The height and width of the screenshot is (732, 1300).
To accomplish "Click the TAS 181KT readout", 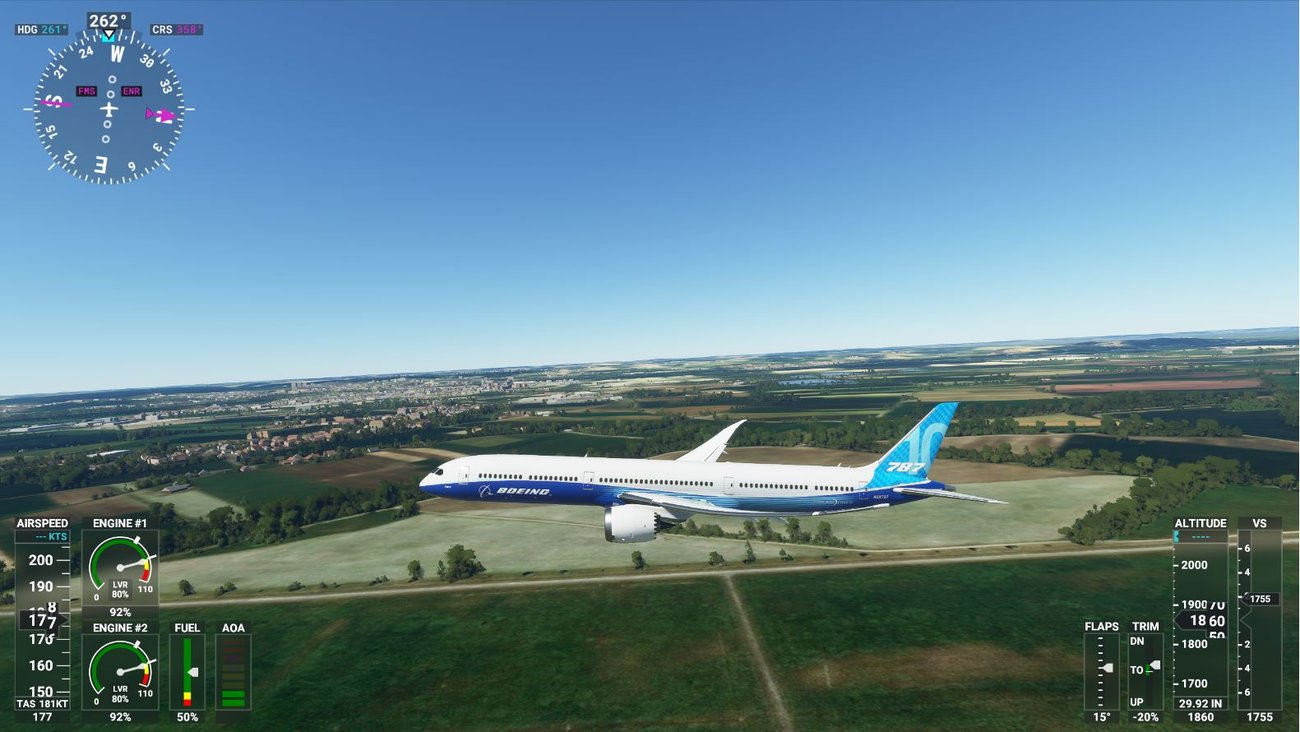I will click(x=40, y=703).
